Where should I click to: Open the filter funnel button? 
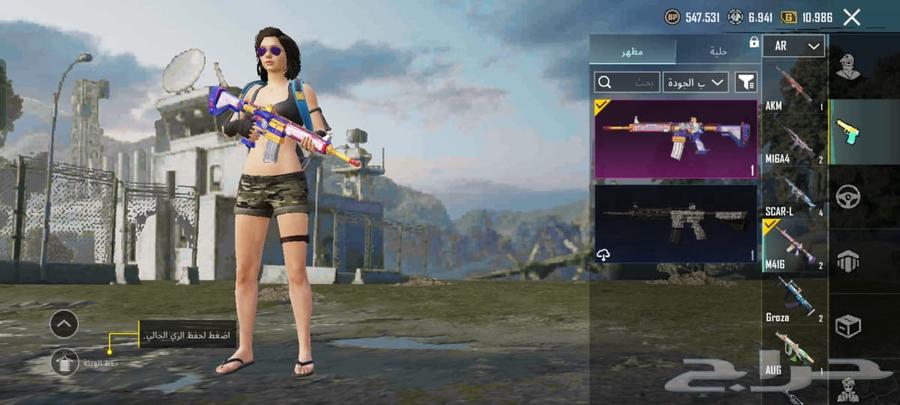tap(746, 82)
